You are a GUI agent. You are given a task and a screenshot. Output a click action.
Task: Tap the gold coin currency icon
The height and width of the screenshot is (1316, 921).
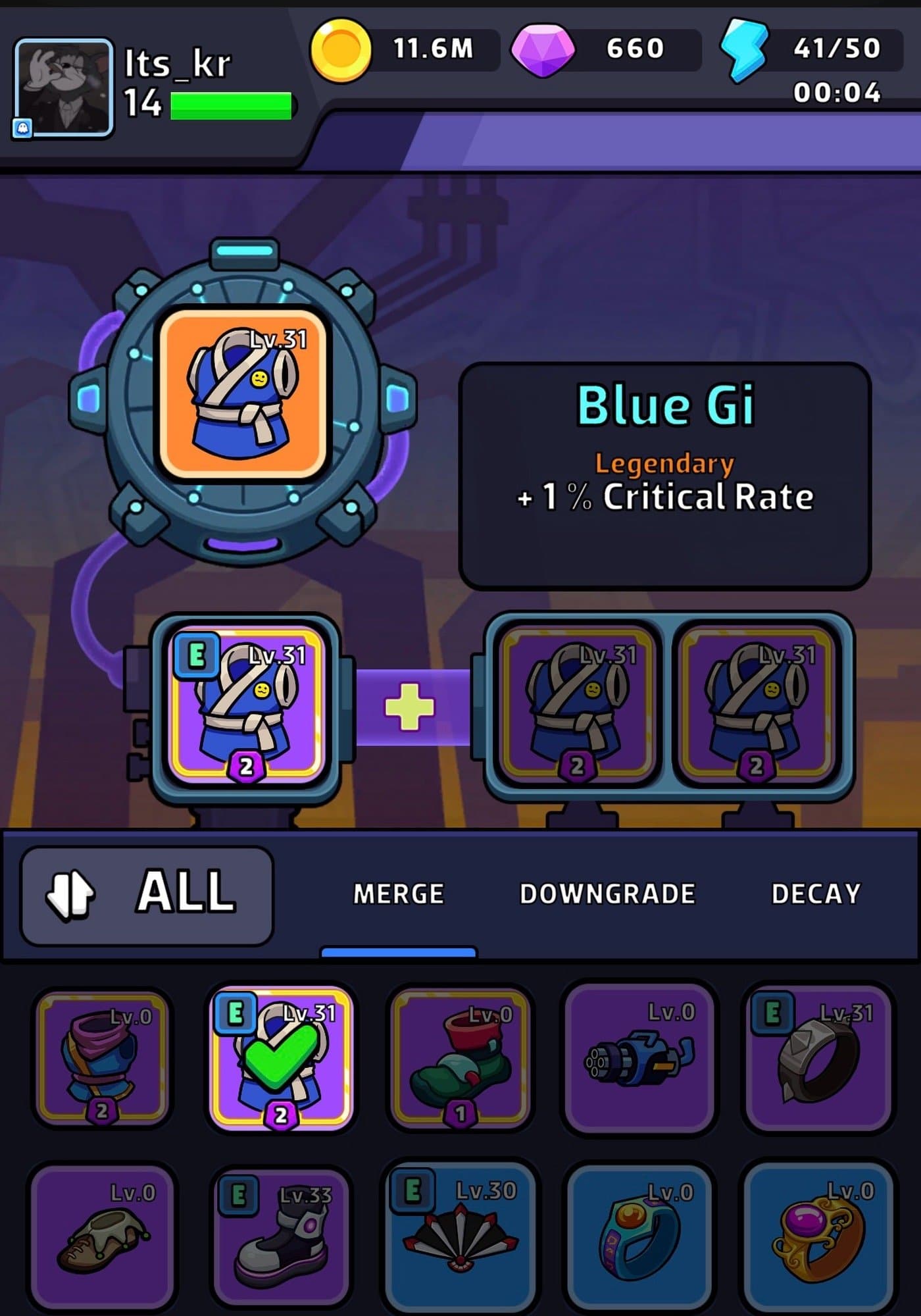click(x=340, y=49)
